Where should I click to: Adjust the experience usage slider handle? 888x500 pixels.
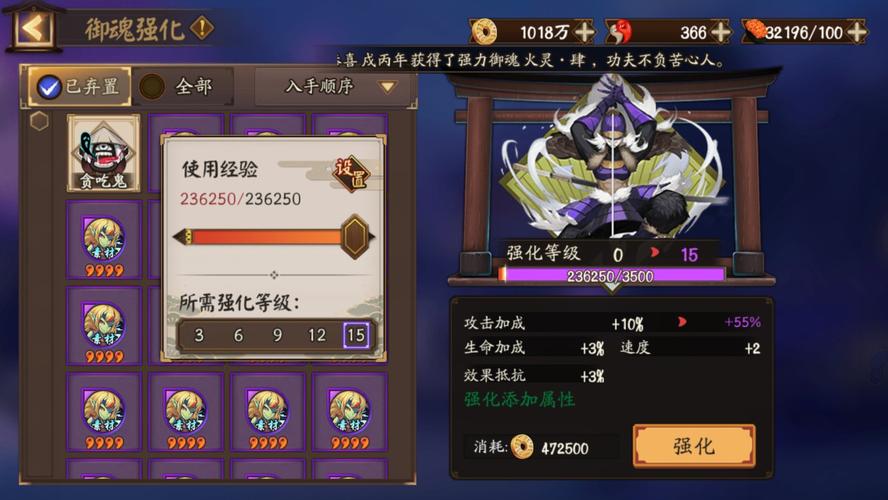pos(355,237)
